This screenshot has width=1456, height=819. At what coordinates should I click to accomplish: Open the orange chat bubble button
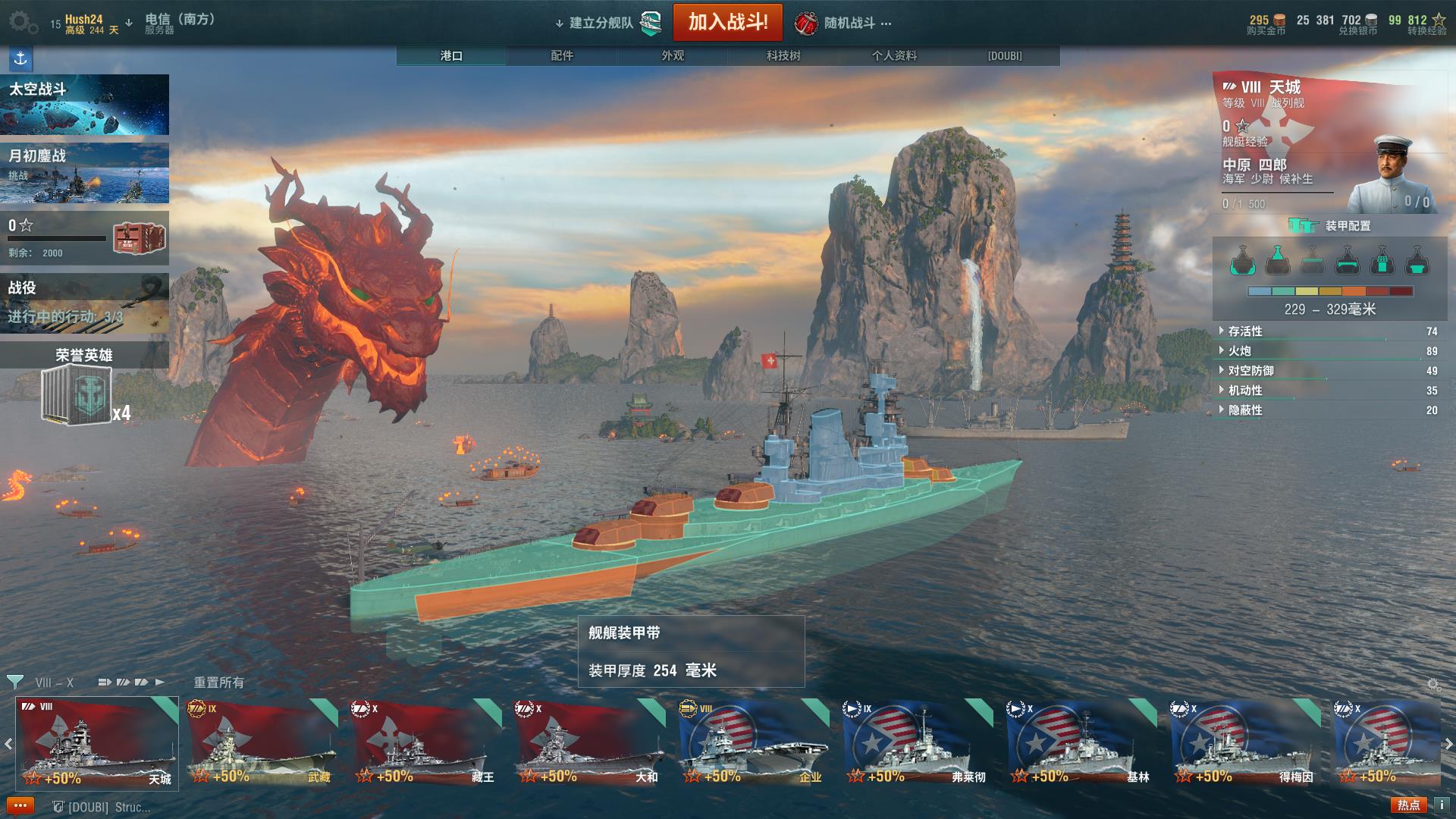click(x=20, y=806)
